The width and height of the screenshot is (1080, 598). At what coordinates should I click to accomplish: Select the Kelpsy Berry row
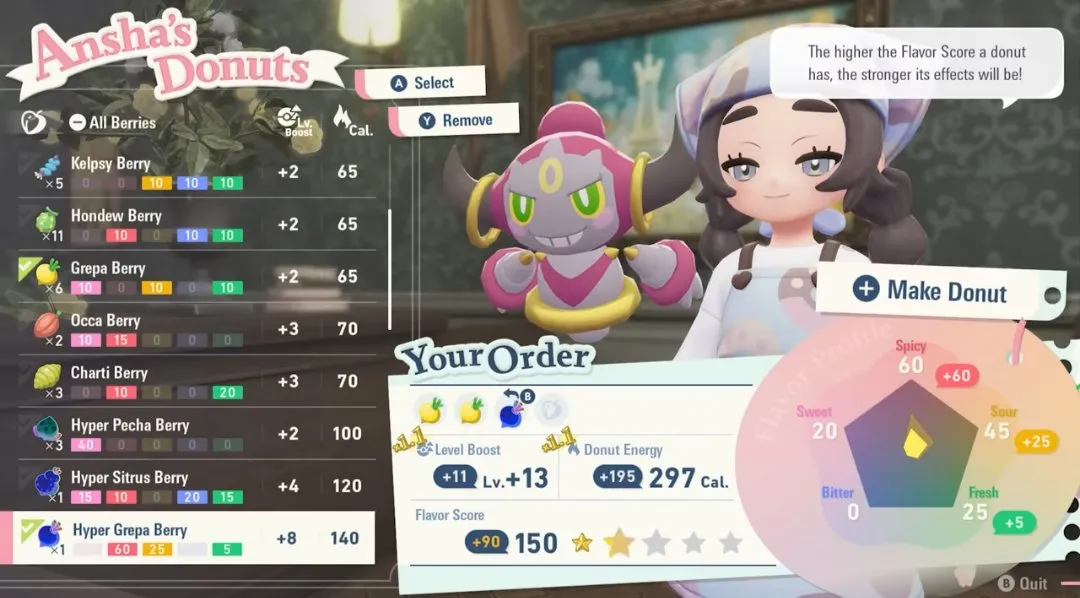pyautogui.click(x=190, y=172)
